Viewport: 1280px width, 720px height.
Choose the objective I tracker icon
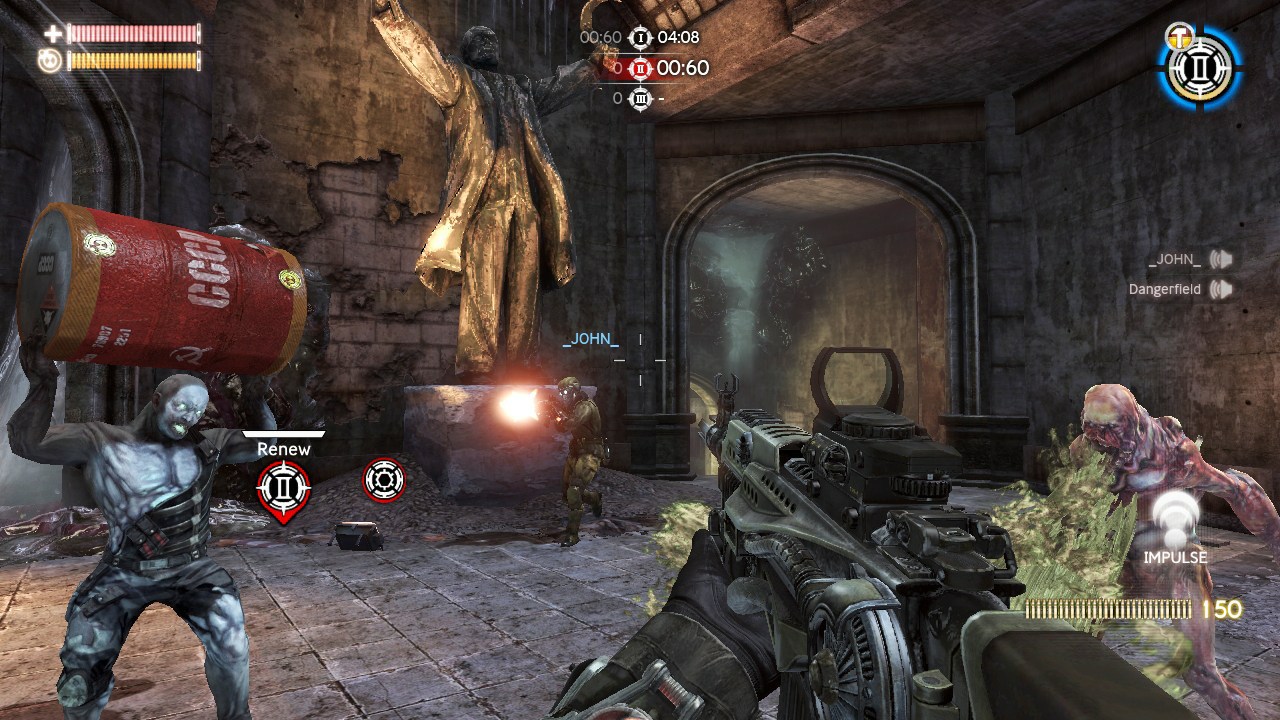[x=640, y=38]
